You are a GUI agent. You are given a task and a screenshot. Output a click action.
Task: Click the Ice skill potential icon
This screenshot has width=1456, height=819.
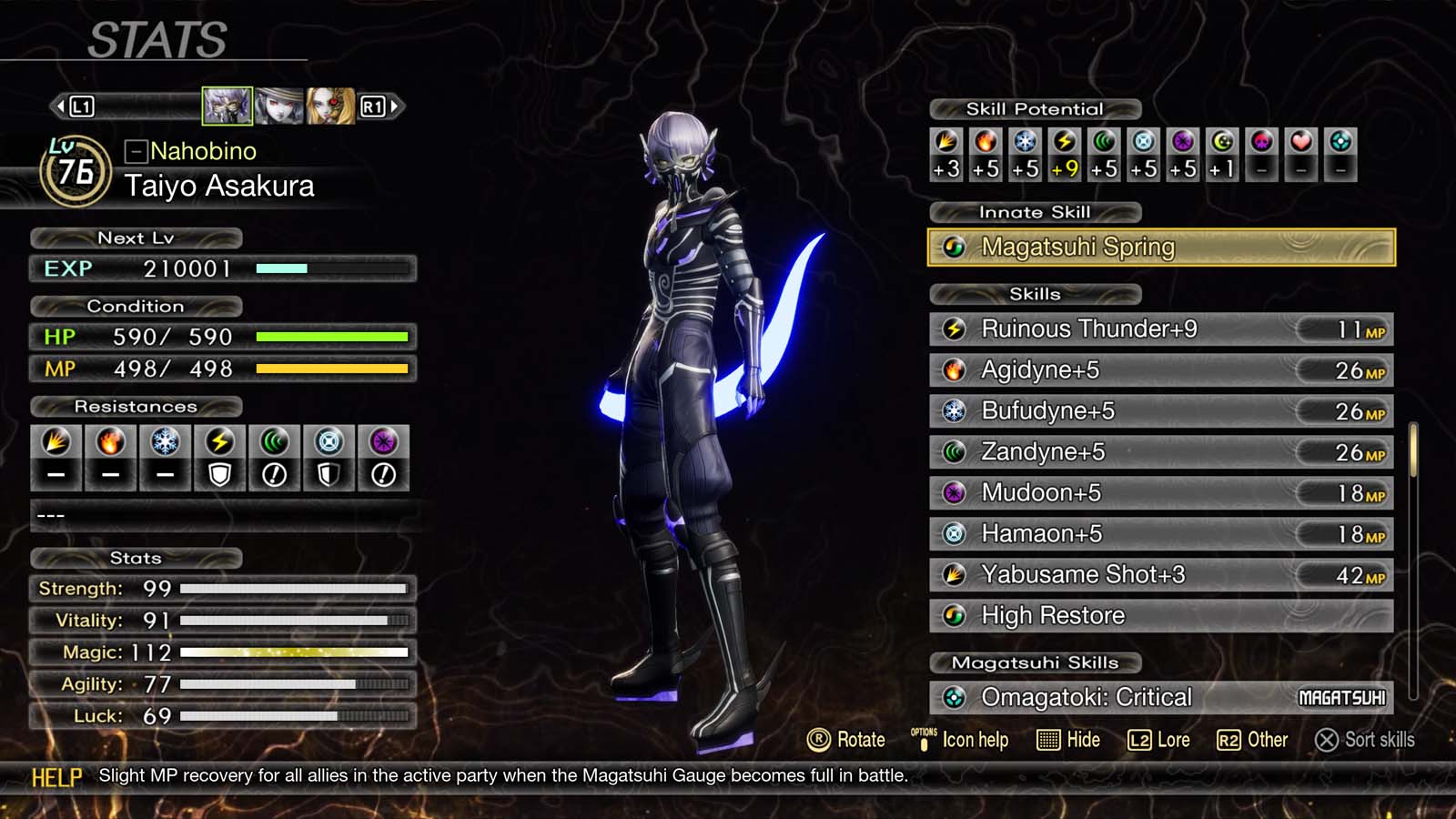[1025, 144]
